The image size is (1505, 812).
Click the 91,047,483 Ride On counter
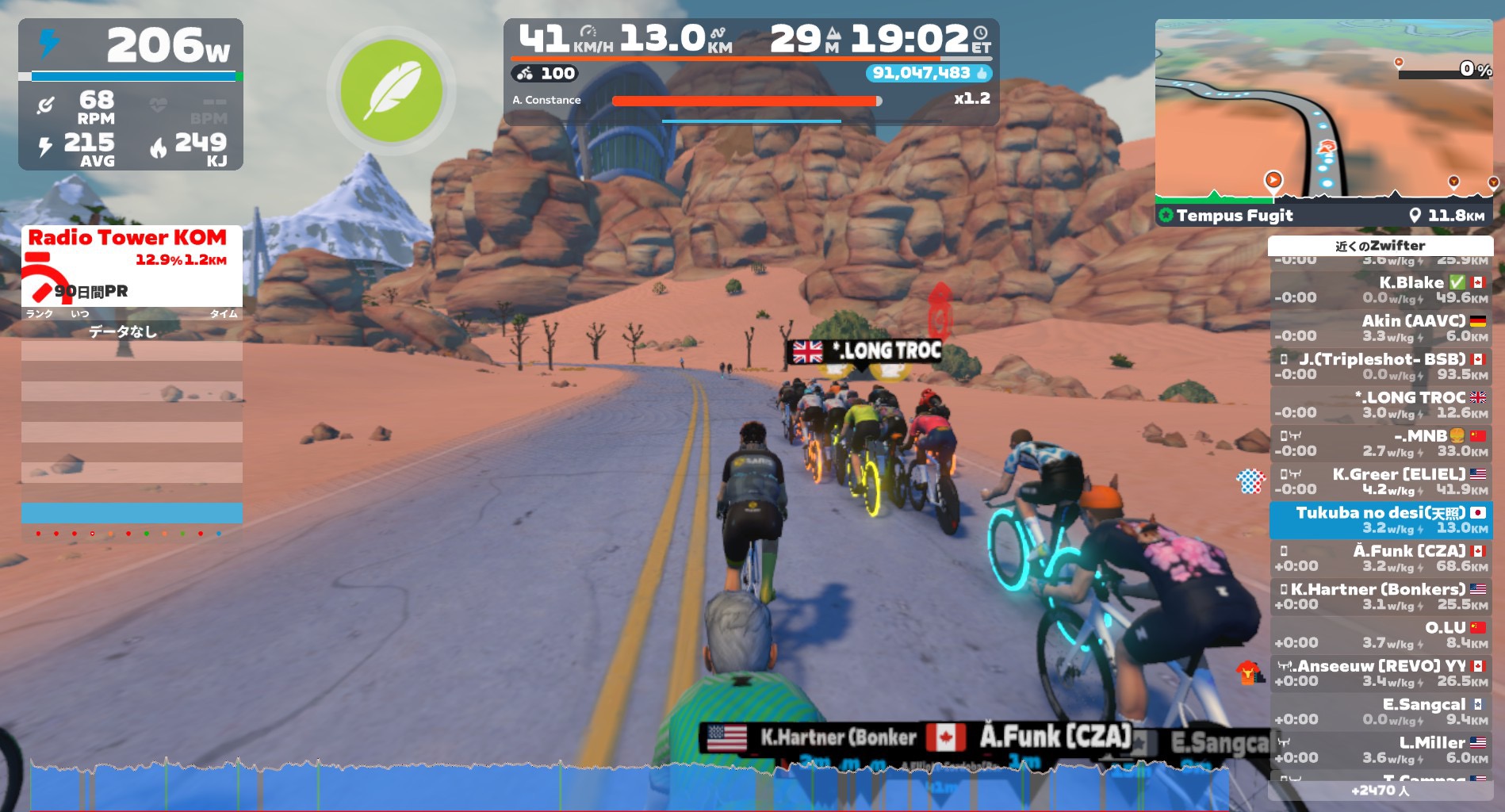(927, 74)
